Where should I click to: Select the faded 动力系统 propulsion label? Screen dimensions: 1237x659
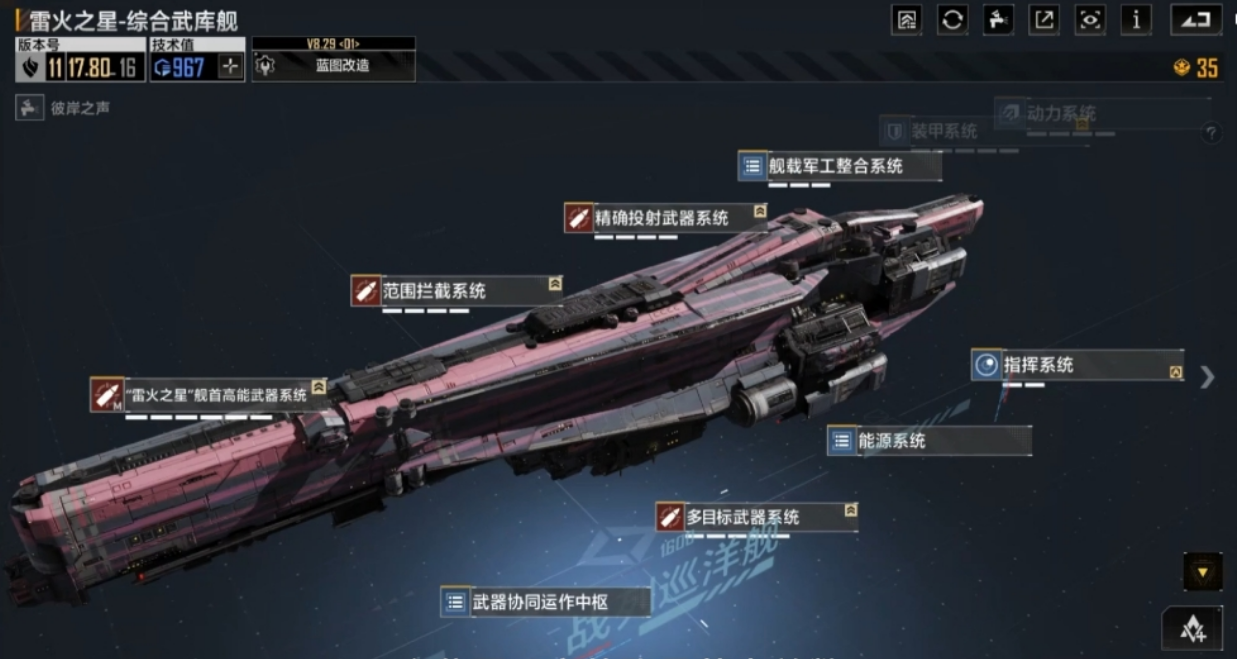tap(1060, 114)
